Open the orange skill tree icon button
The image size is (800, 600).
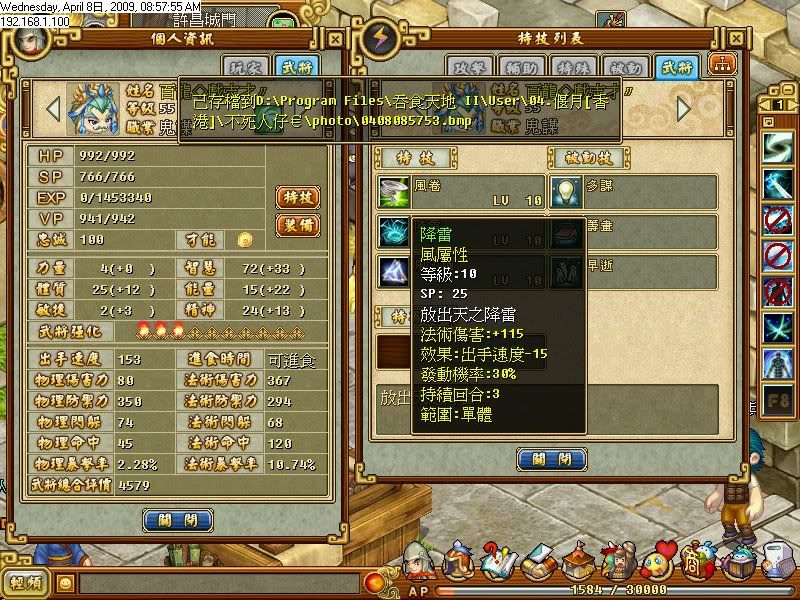click(719, 63)
